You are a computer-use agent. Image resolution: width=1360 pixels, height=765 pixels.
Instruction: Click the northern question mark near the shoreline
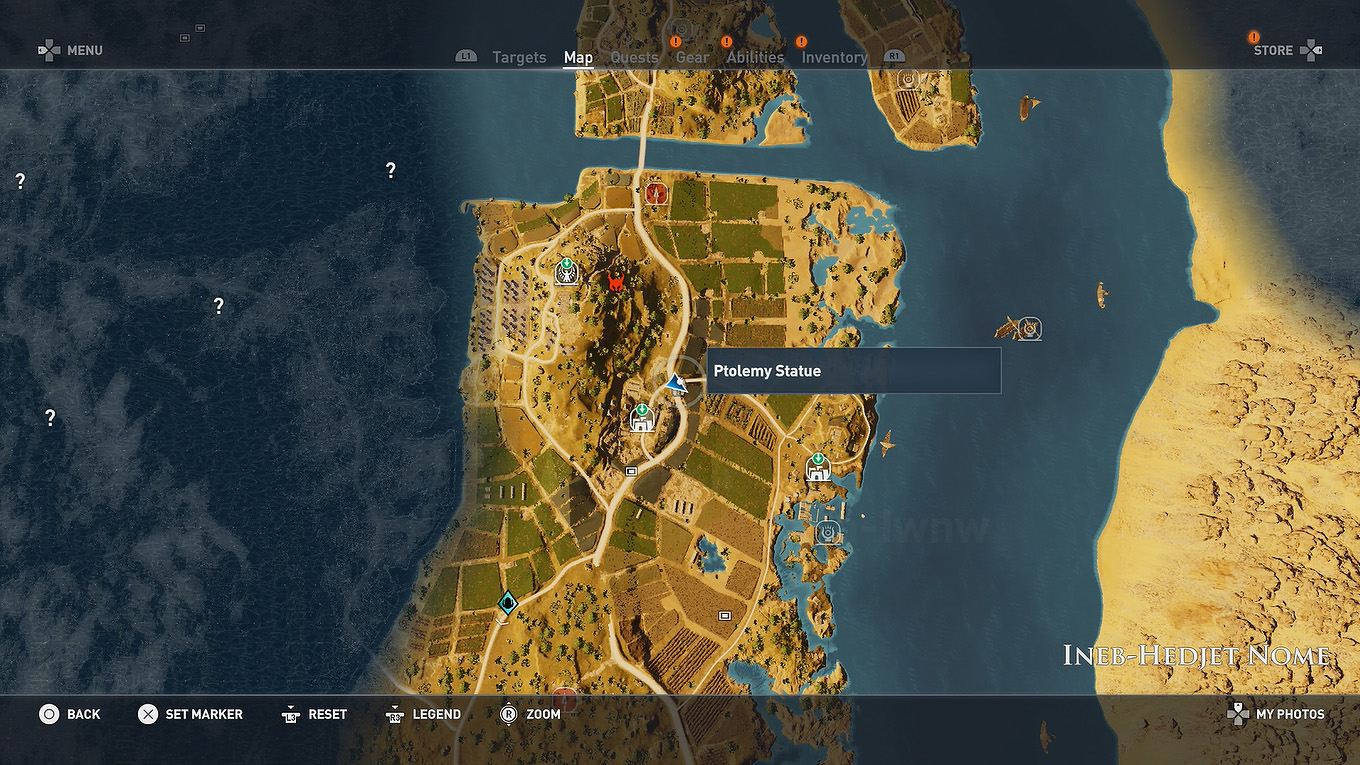pyautogui.click(x=389, y=168)
